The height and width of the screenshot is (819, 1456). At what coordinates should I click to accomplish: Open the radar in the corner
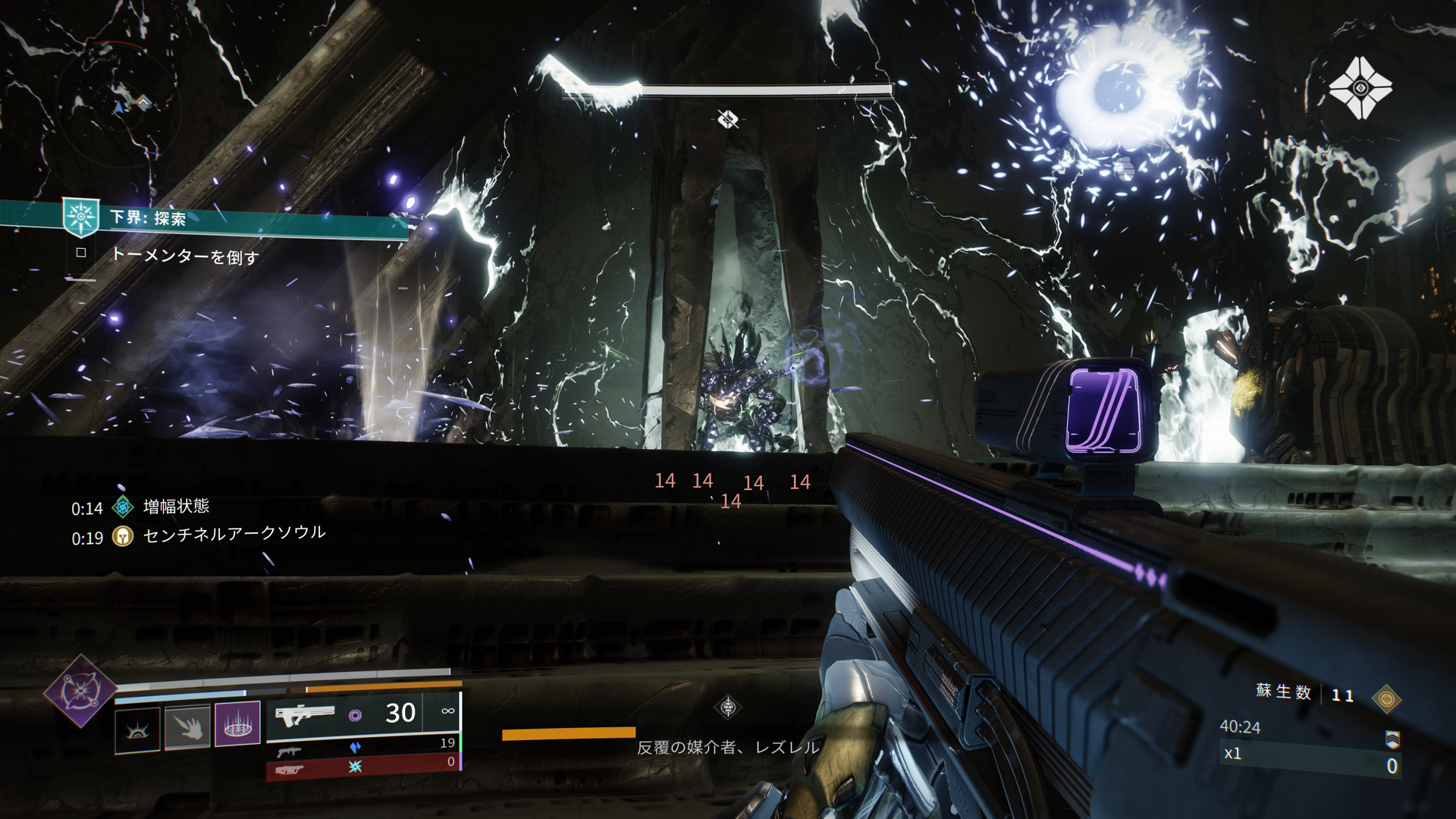pos(120,107)
